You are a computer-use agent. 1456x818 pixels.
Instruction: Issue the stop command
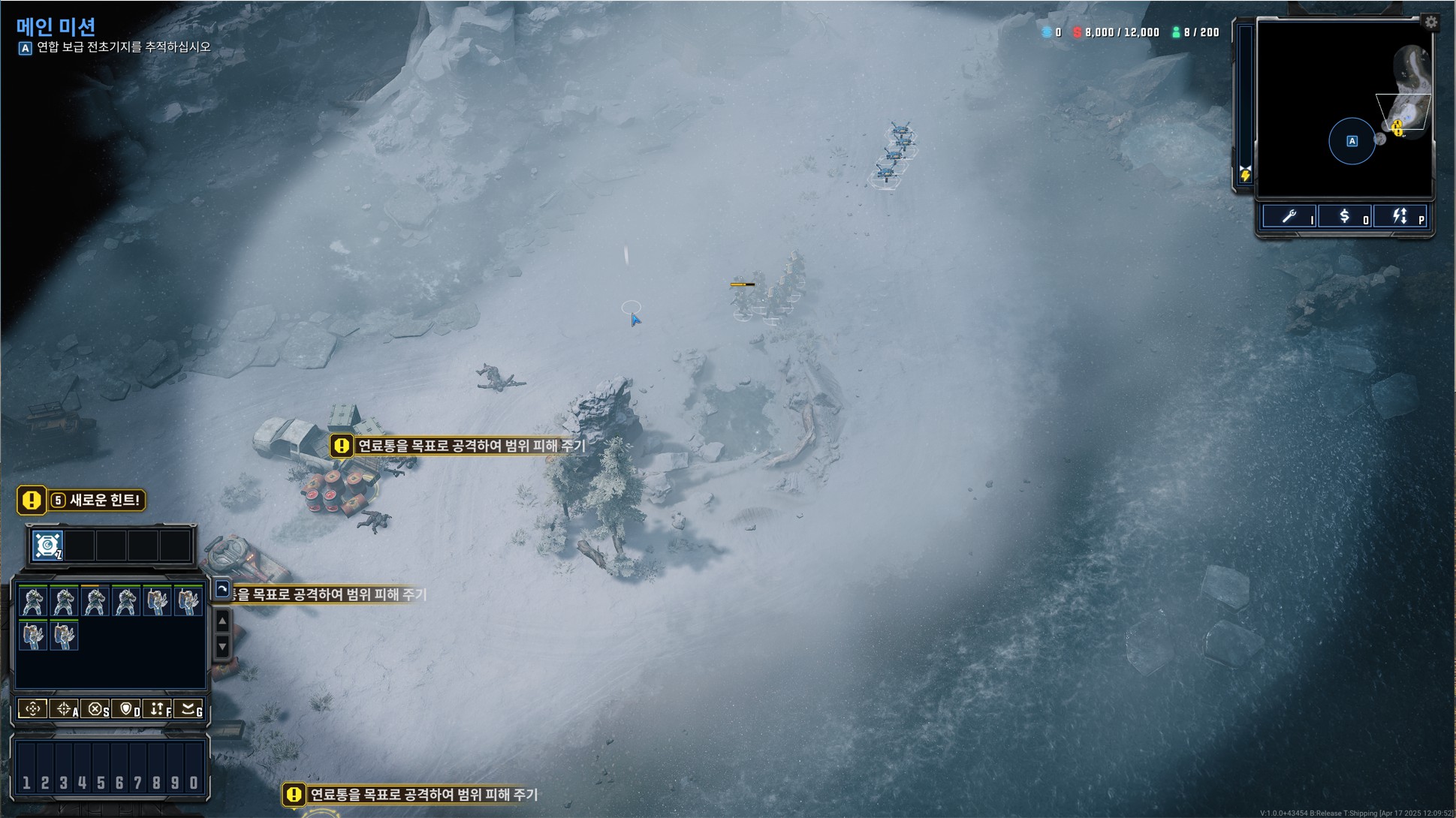click(x=95, y=708)
